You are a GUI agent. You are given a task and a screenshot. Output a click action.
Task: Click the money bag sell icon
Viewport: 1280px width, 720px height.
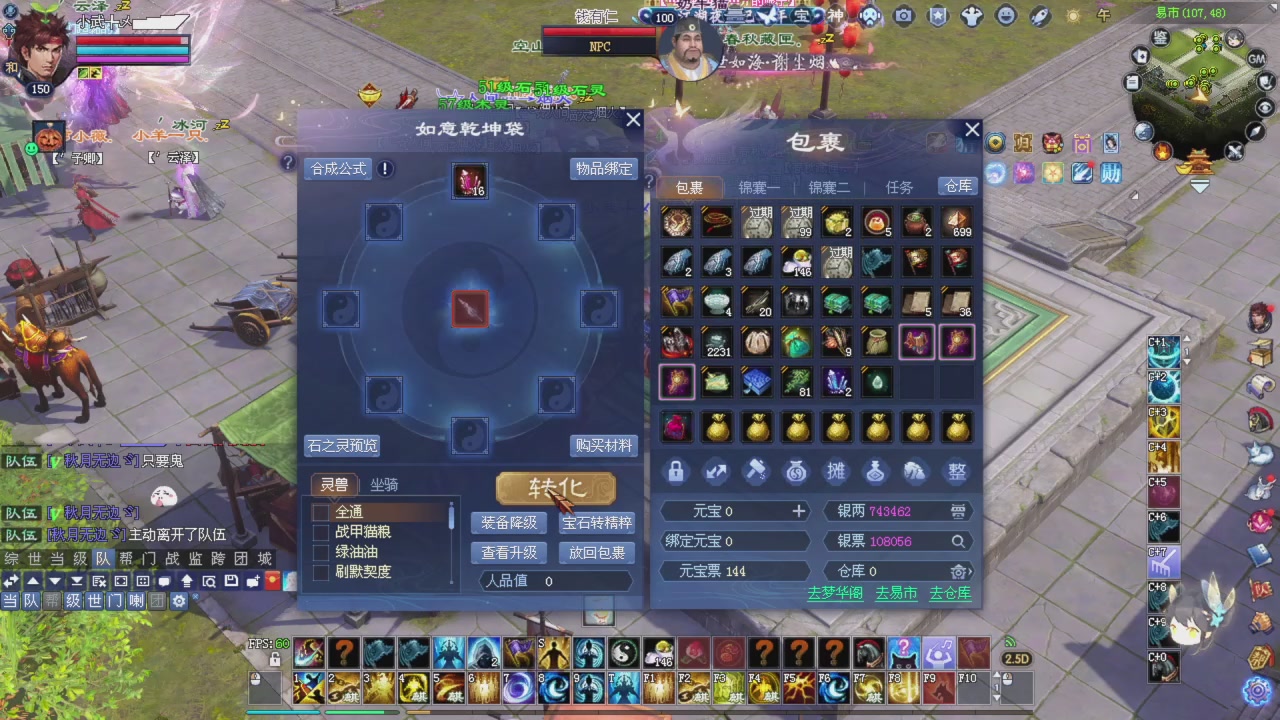tap(795, 471)
